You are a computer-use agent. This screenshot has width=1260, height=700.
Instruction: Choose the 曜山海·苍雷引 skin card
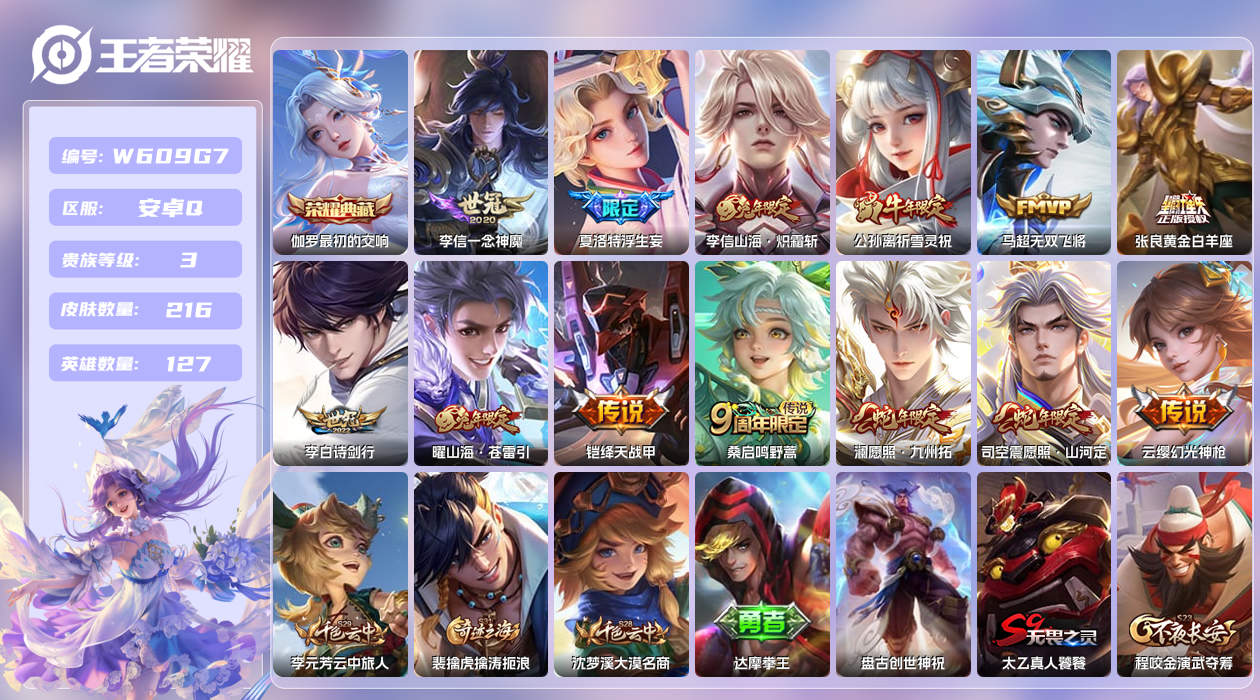point(481,363)
